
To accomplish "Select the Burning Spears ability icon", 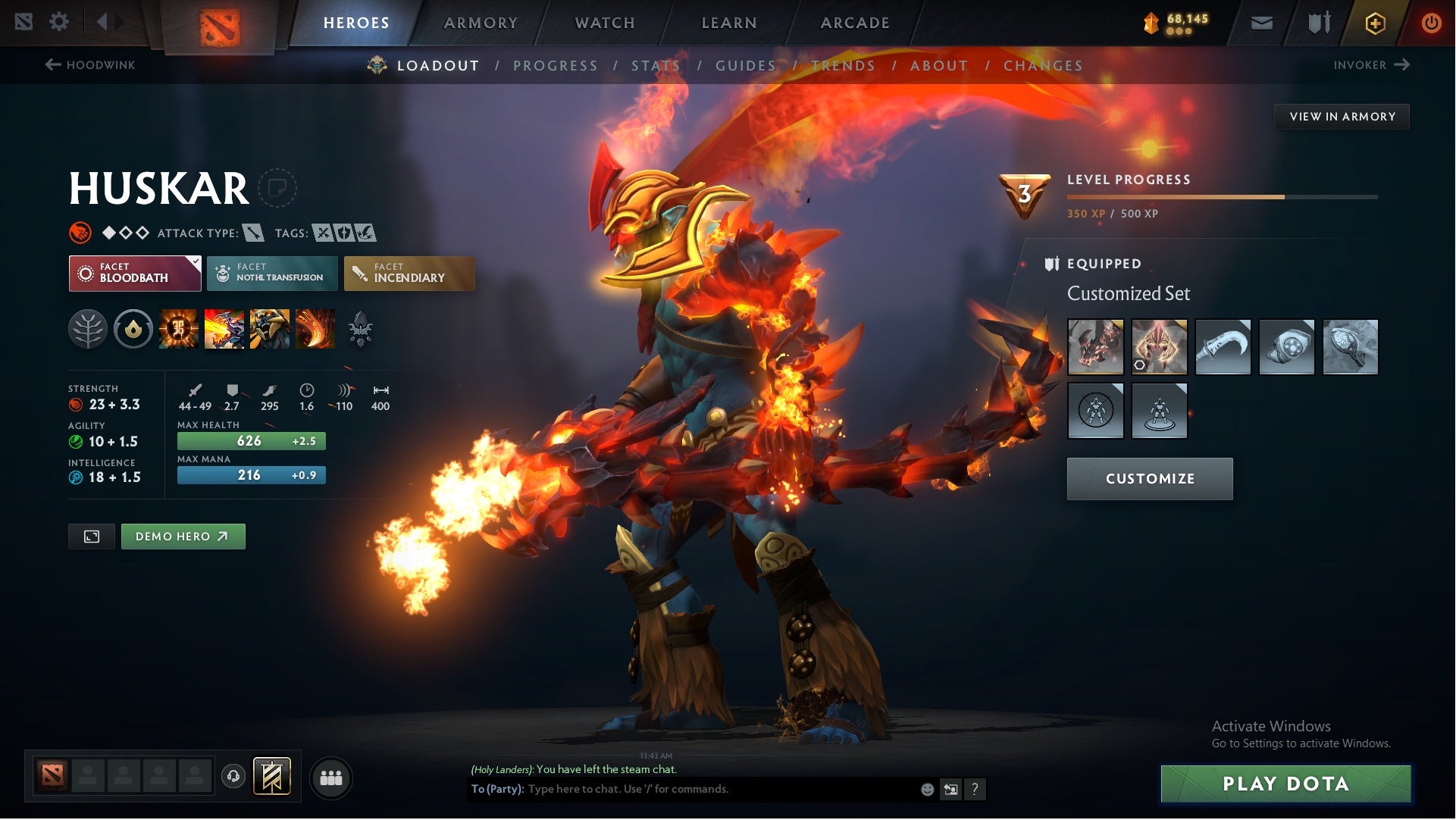I will coord(225,328).
